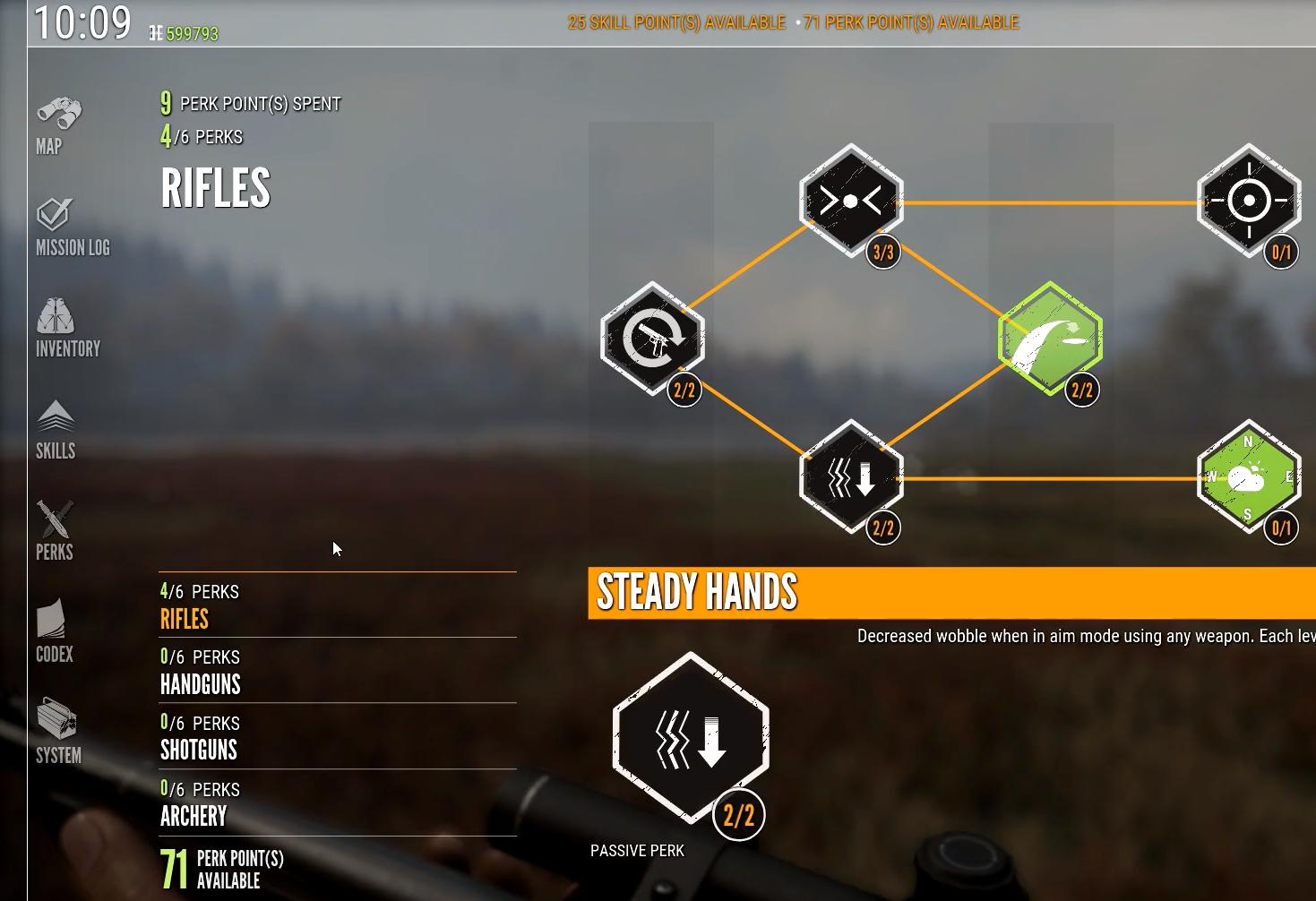Show the Shotguns perk category
Screen dimensions: 1316x901
tap(199, 750)
